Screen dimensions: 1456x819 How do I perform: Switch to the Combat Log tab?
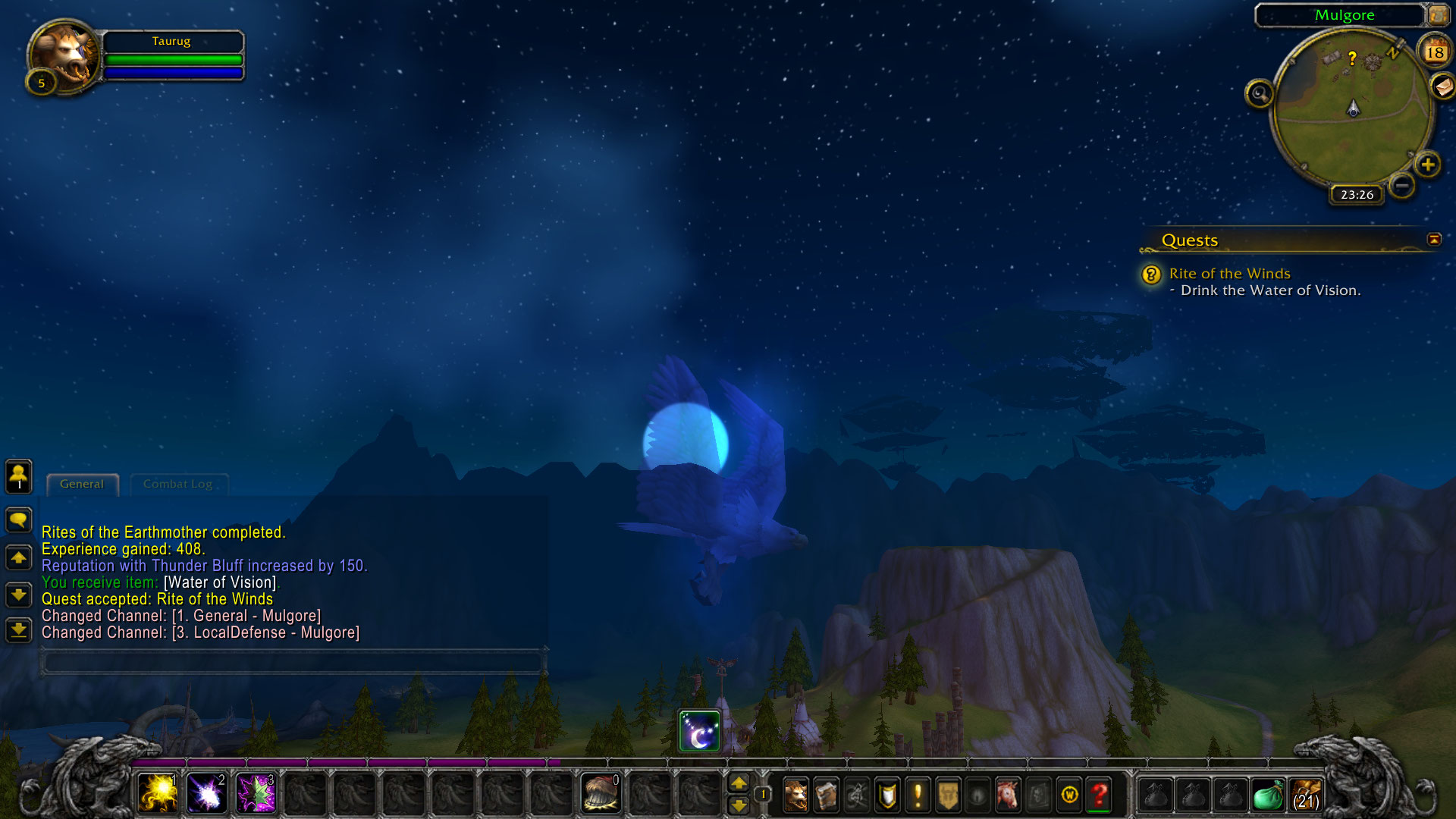(x=177, y=485)
